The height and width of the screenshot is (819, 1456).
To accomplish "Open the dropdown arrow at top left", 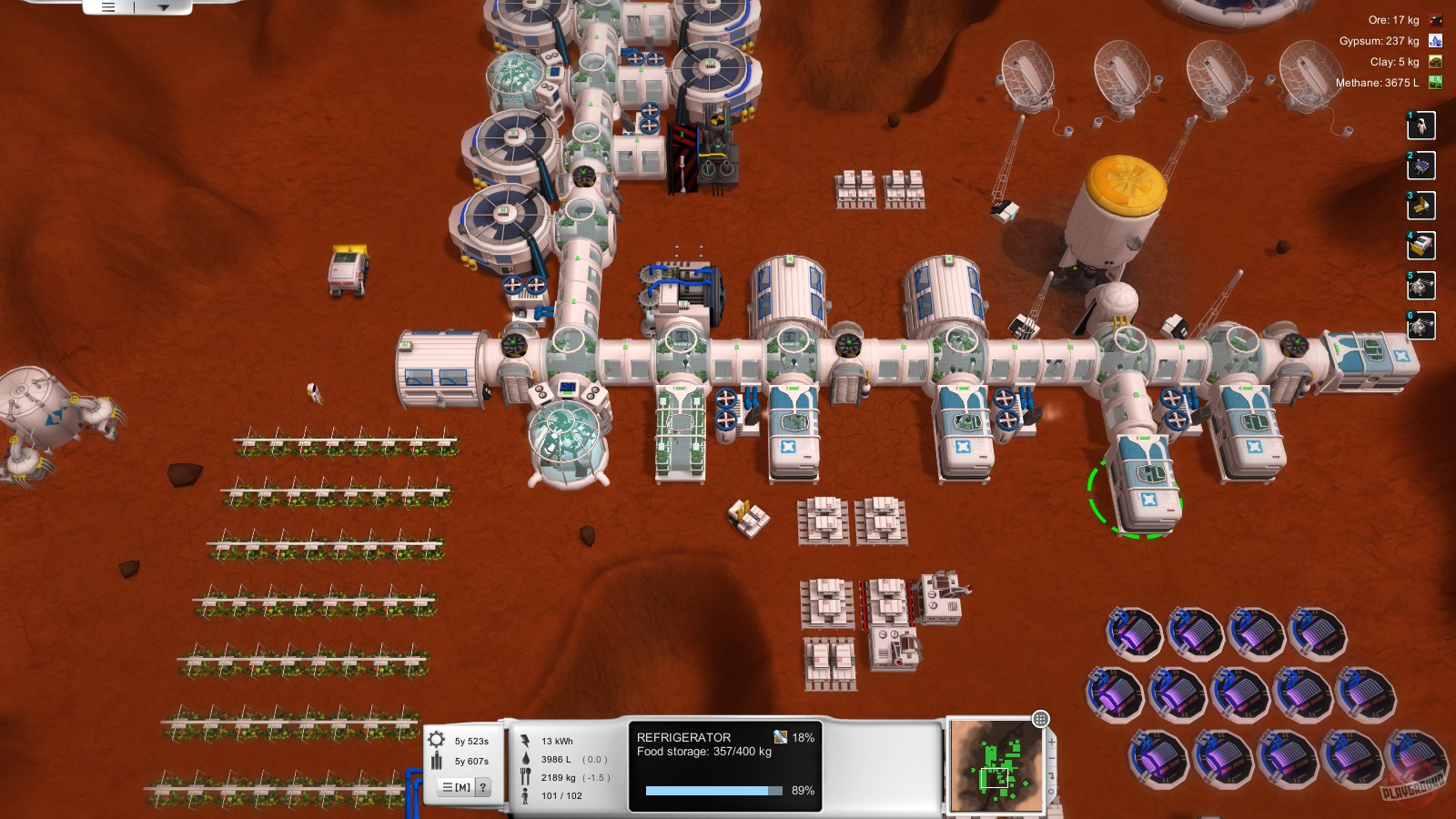I will coord(163,7).
